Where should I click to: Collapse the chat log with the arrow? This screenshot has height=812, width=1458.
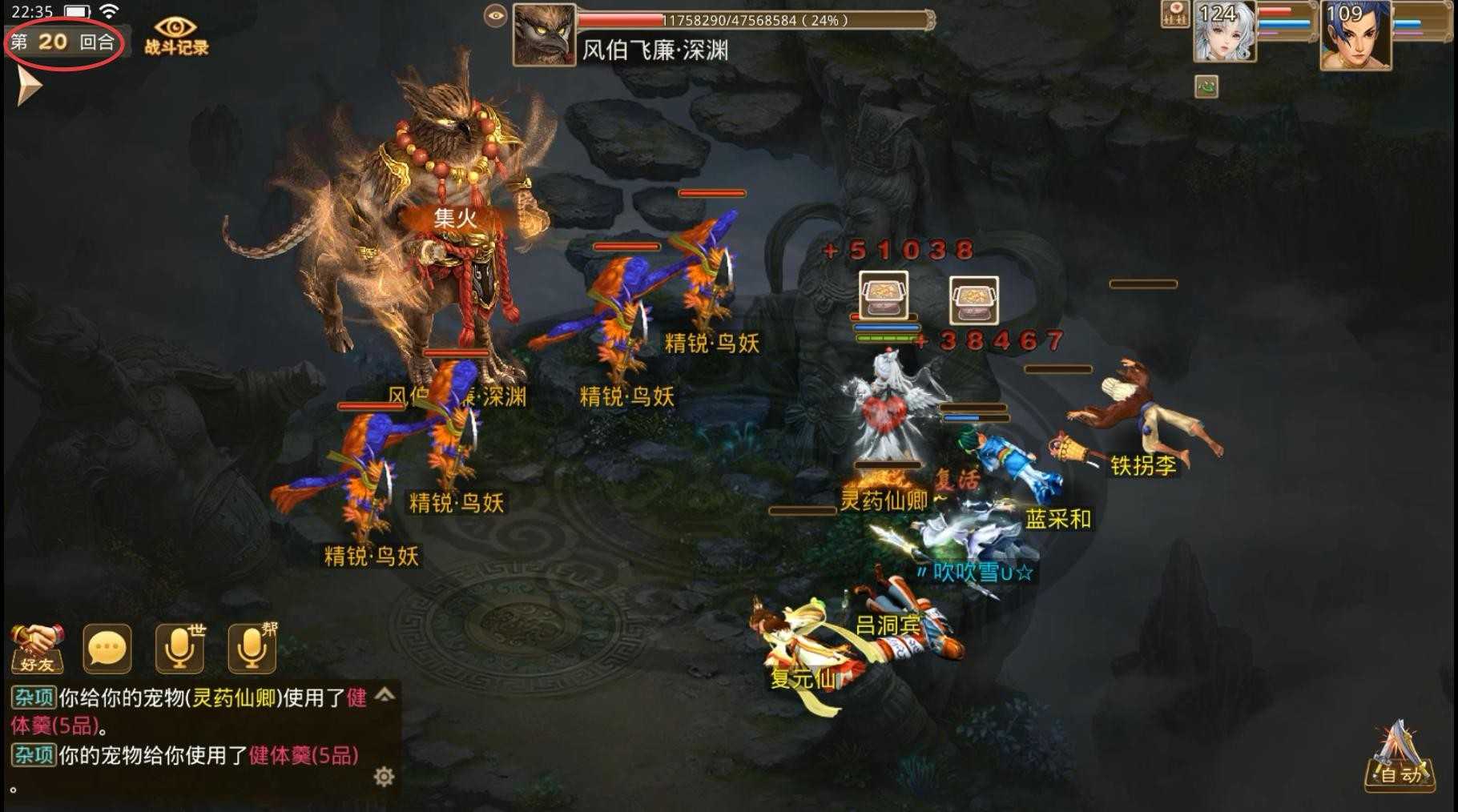(x=385, y=696)
